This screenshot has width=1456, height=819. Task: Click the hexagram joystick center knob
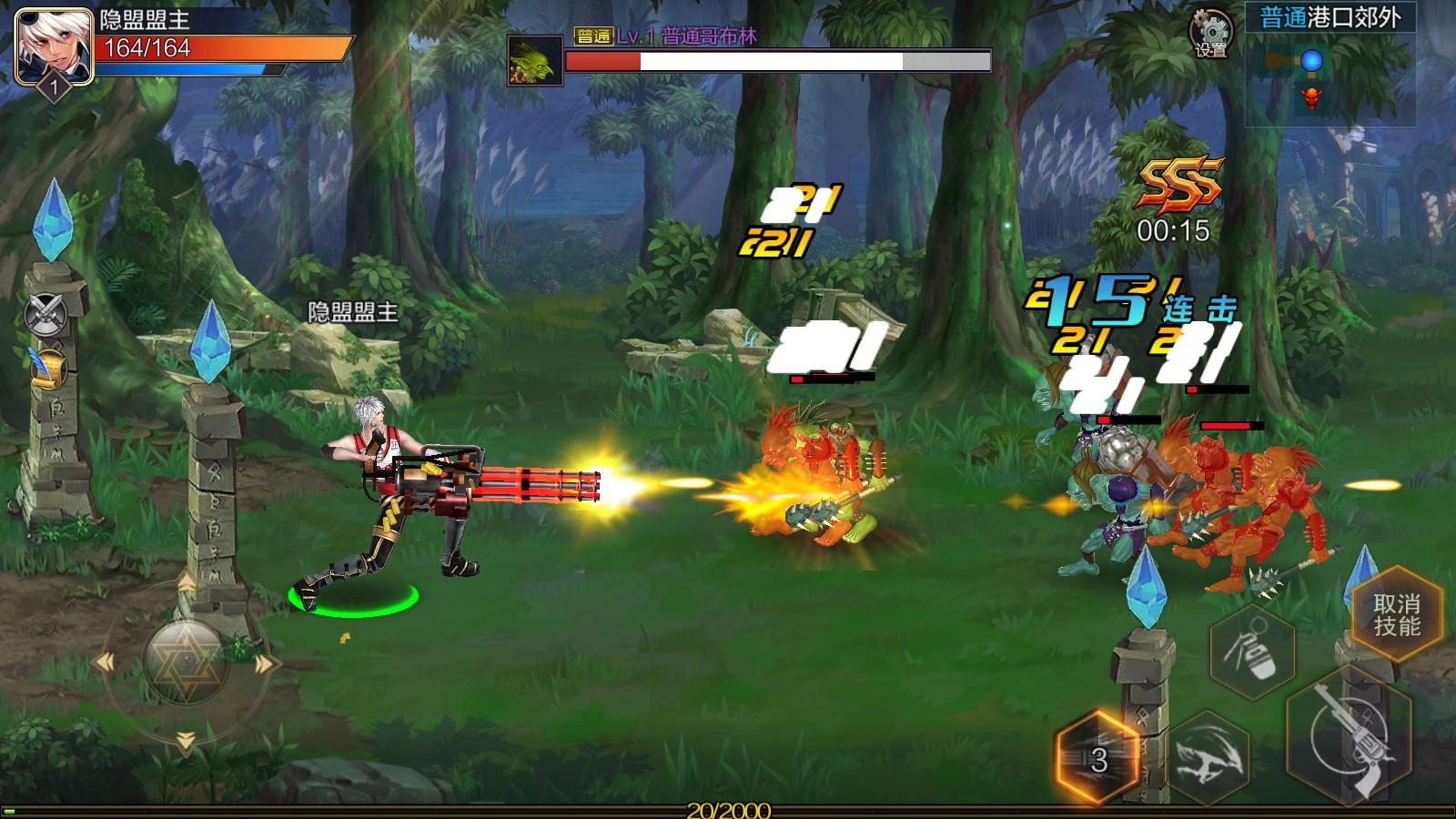click(x=185, y=662)
